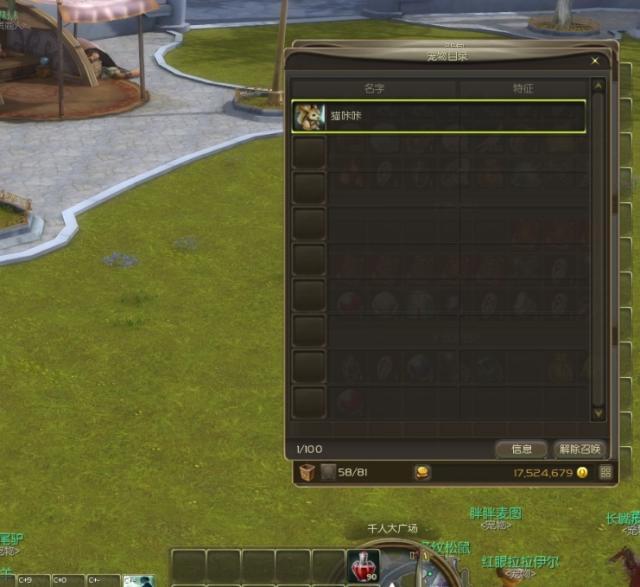
Task: Sort the pet list by 名字 column
Action: (x=375, y=88)
